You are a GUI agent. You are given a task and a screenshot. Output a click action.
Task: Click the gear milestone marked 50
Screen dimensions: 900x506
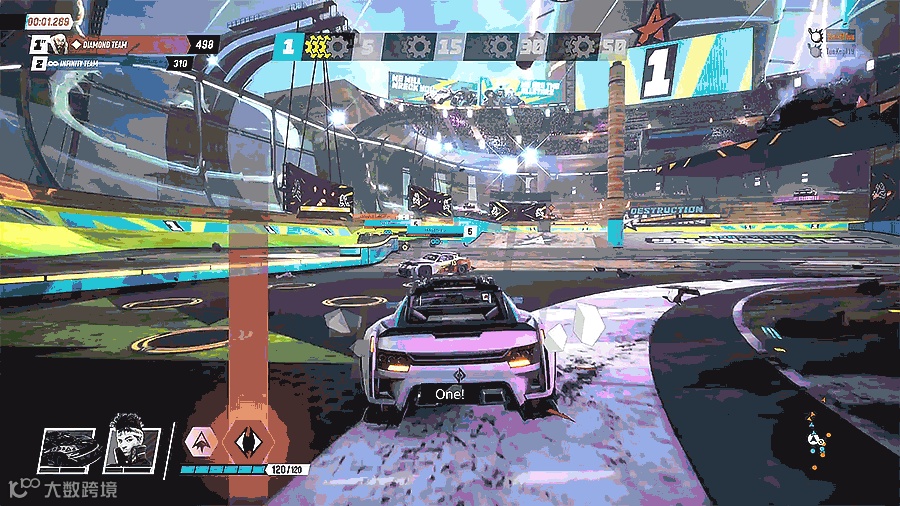pyautogui.click(x=578, y=46)
